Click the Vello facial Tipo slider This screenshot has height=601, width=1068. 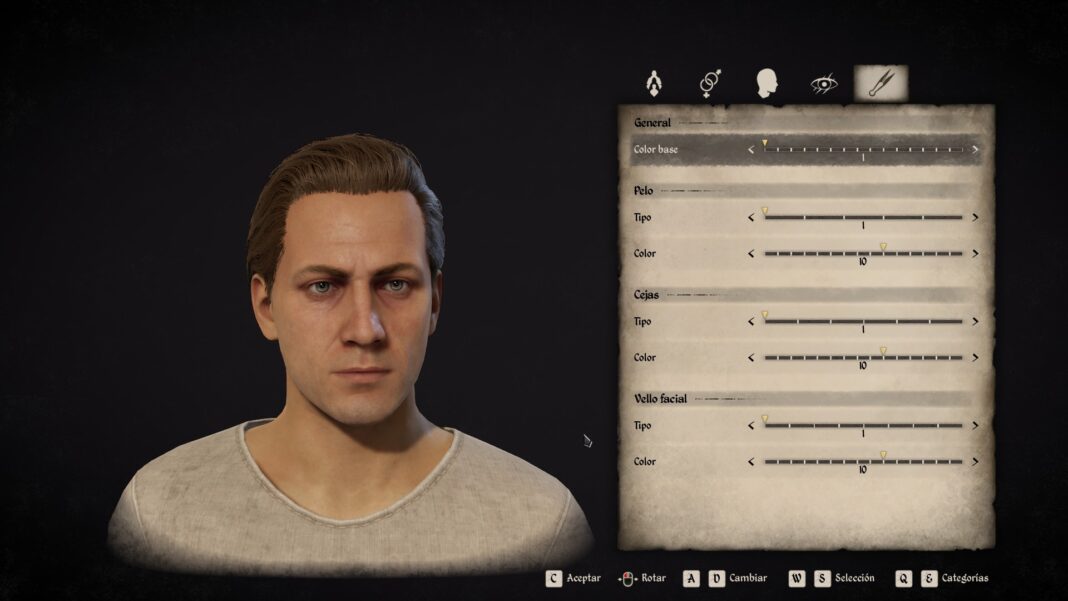point(863,425)
